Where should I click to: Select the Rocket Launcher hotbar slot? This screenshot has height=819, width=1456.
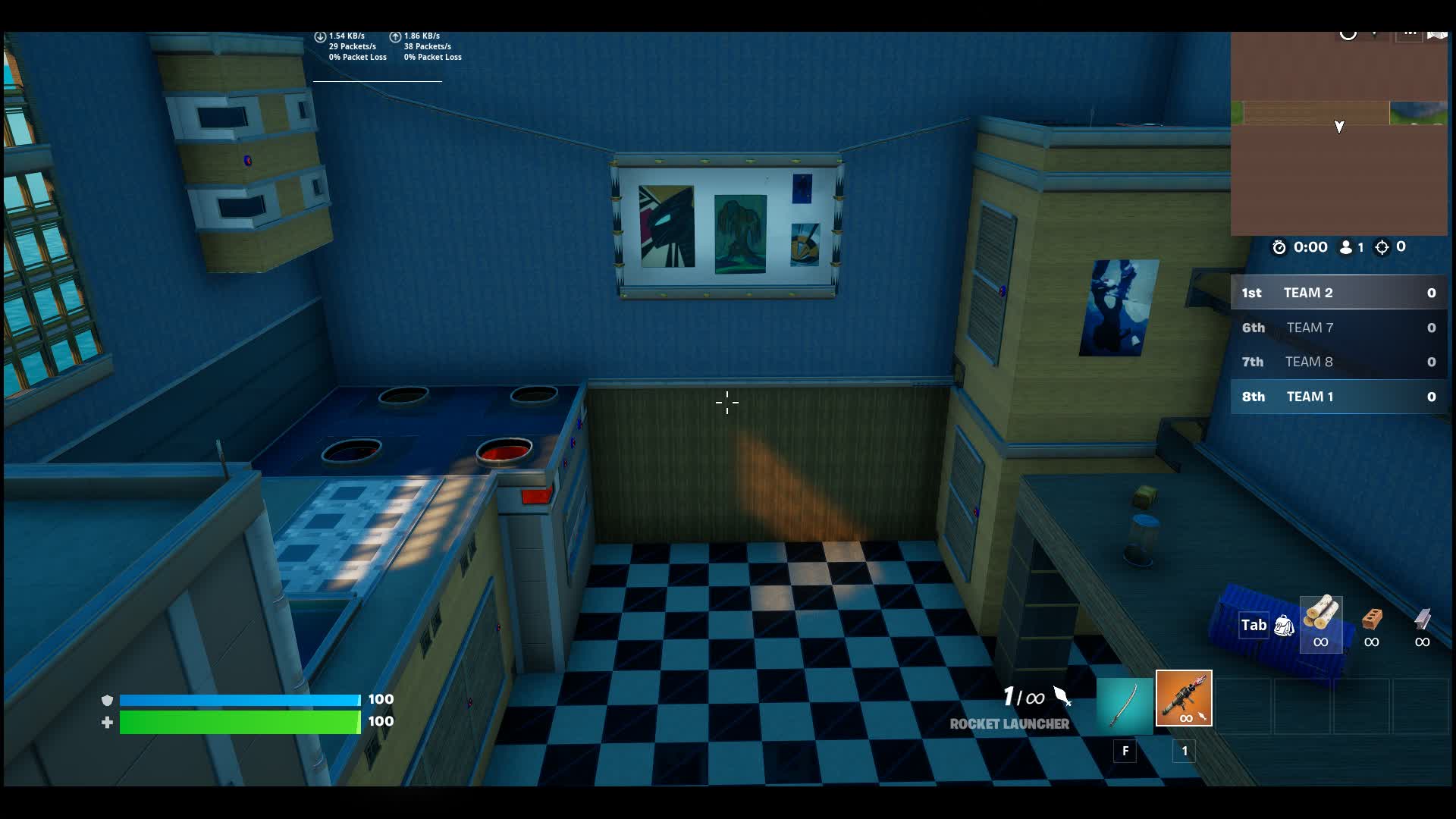pos(1184,699)
